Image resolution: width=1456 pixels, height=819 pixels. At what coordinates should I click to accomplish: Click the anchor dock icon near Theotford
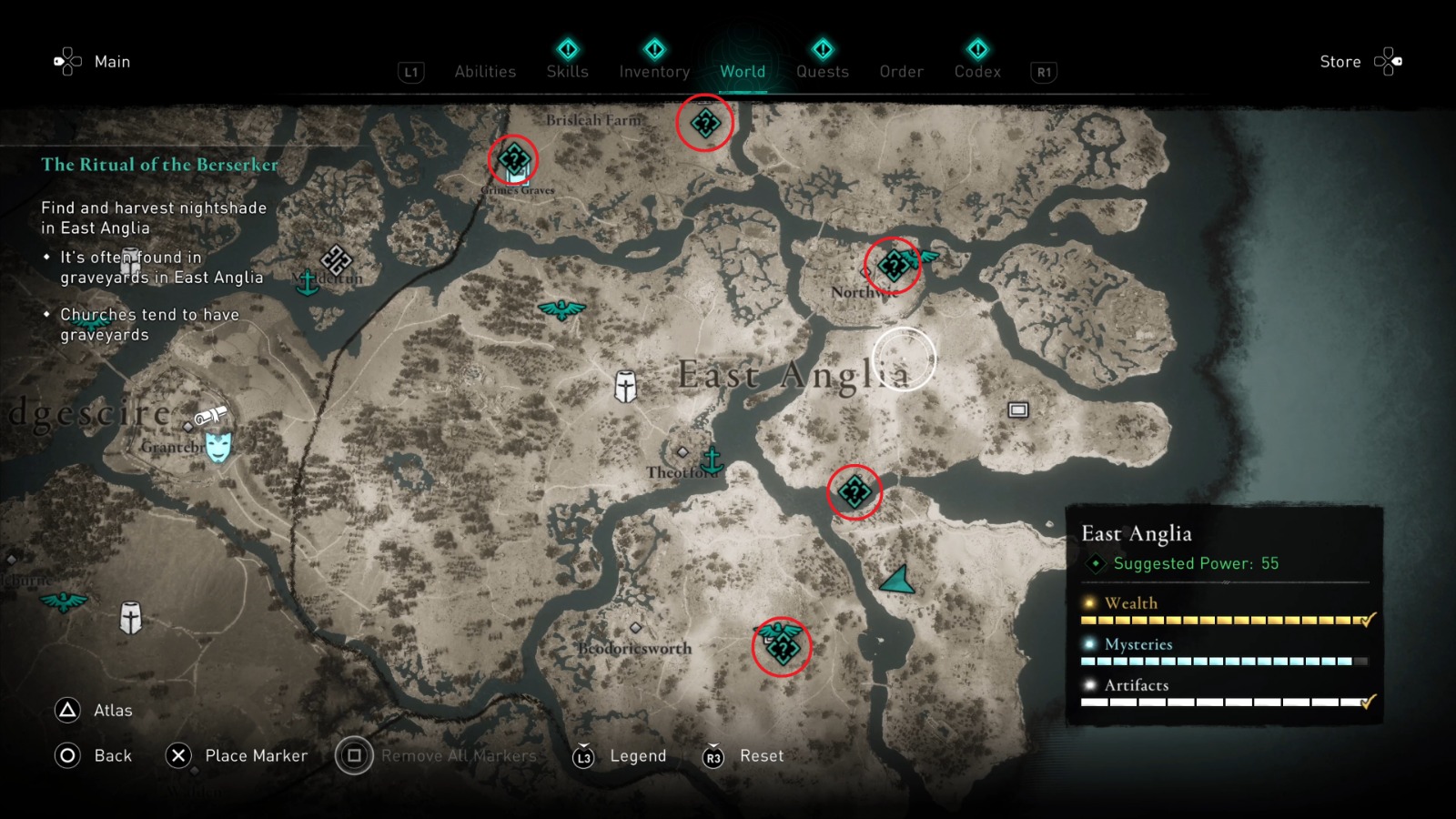(711, 460)
